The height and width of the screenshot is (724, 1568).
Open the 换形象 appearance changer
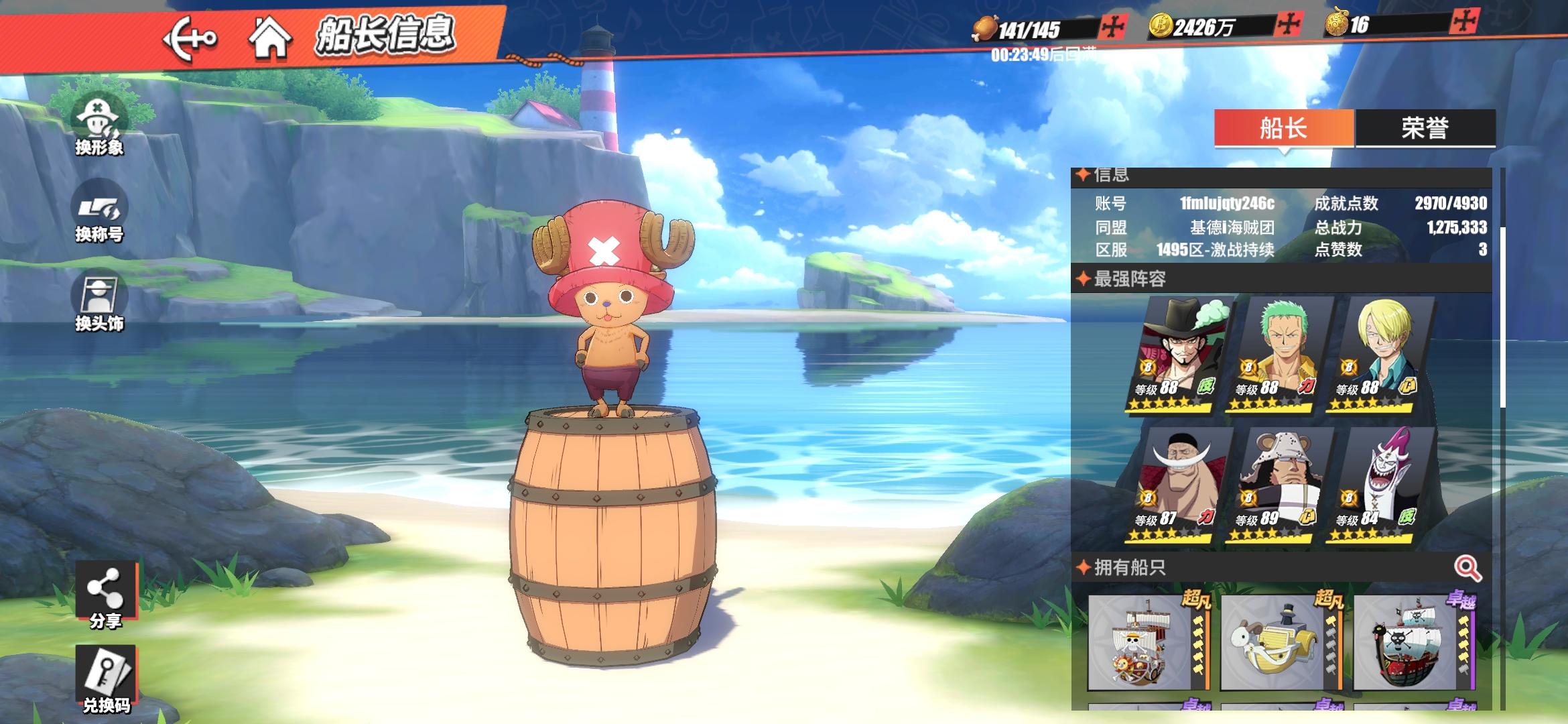click(99, 125)
